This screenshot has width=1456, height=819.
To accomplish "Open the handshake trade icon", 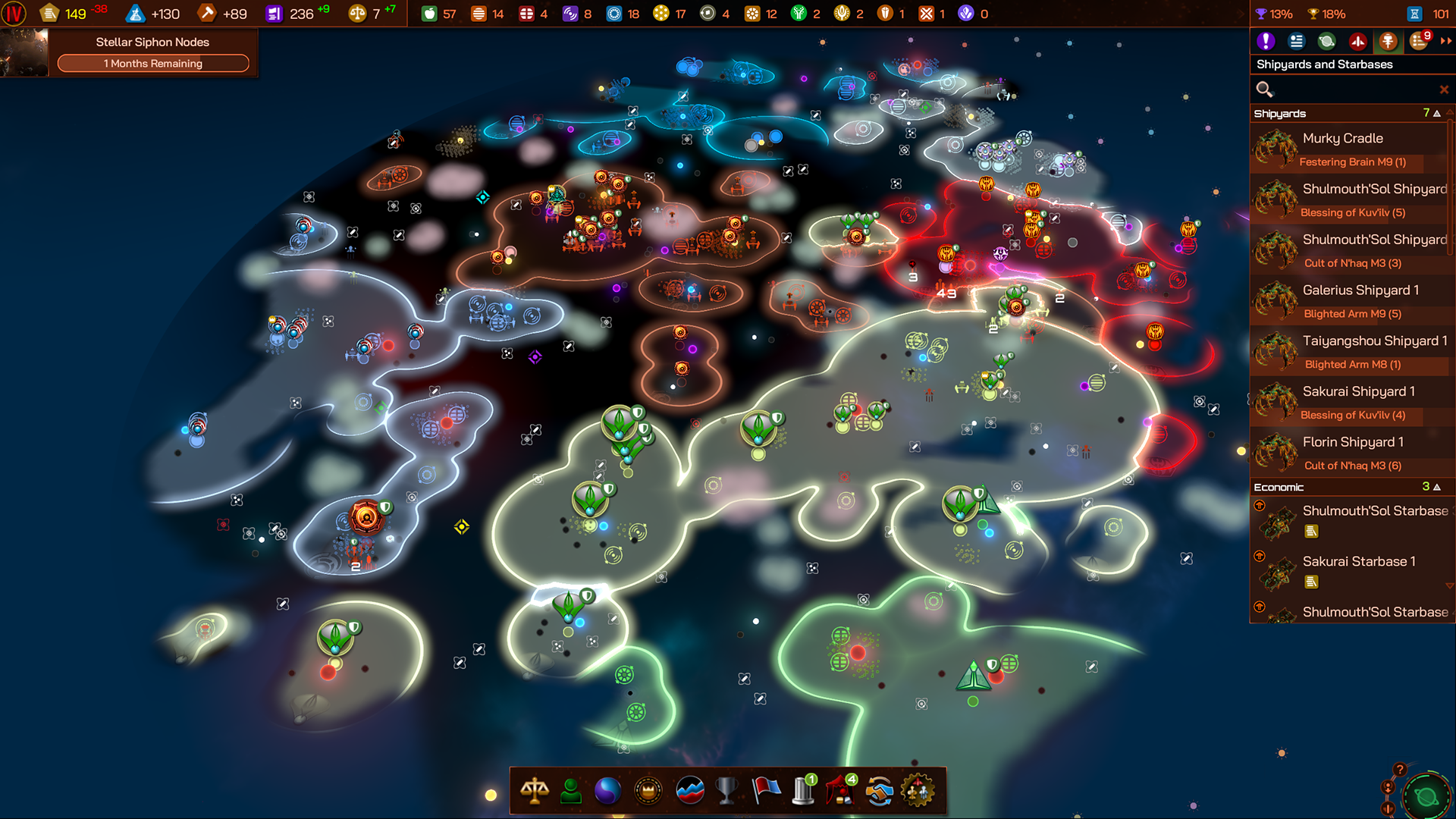I will point(880,791).
